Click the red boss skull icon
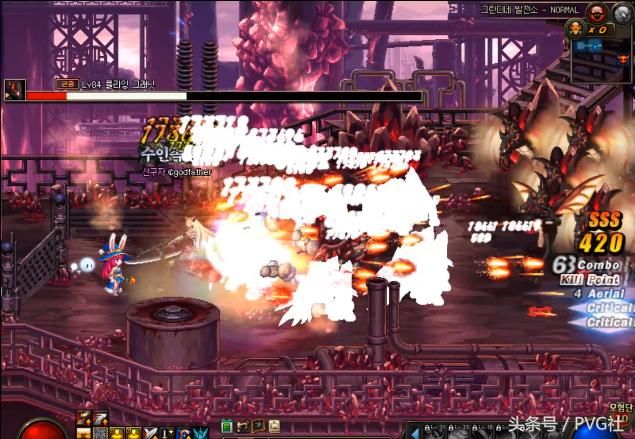 [x=598, y=11]
